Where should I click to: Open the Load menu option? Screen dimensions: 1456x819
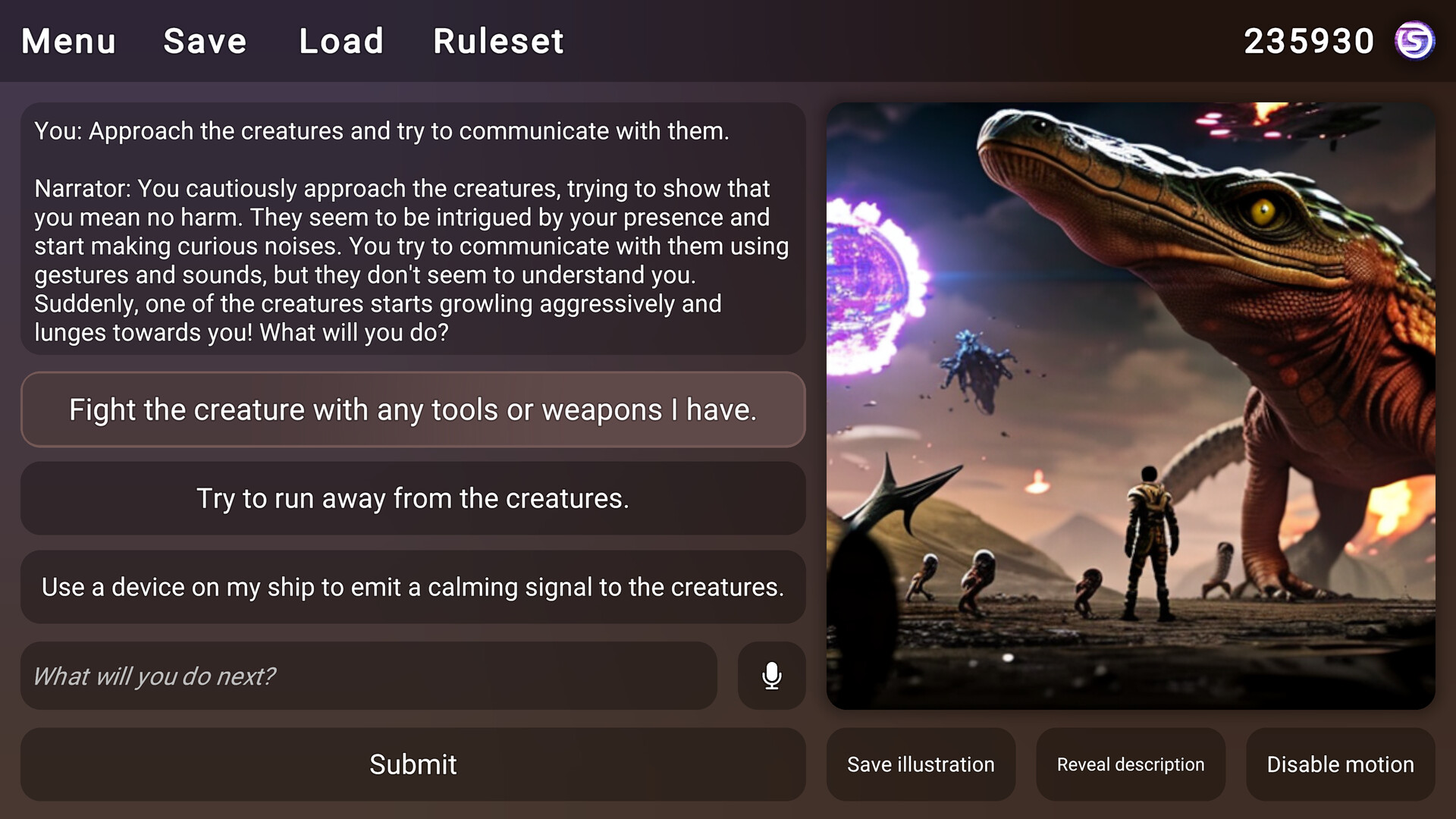(341, 41)
